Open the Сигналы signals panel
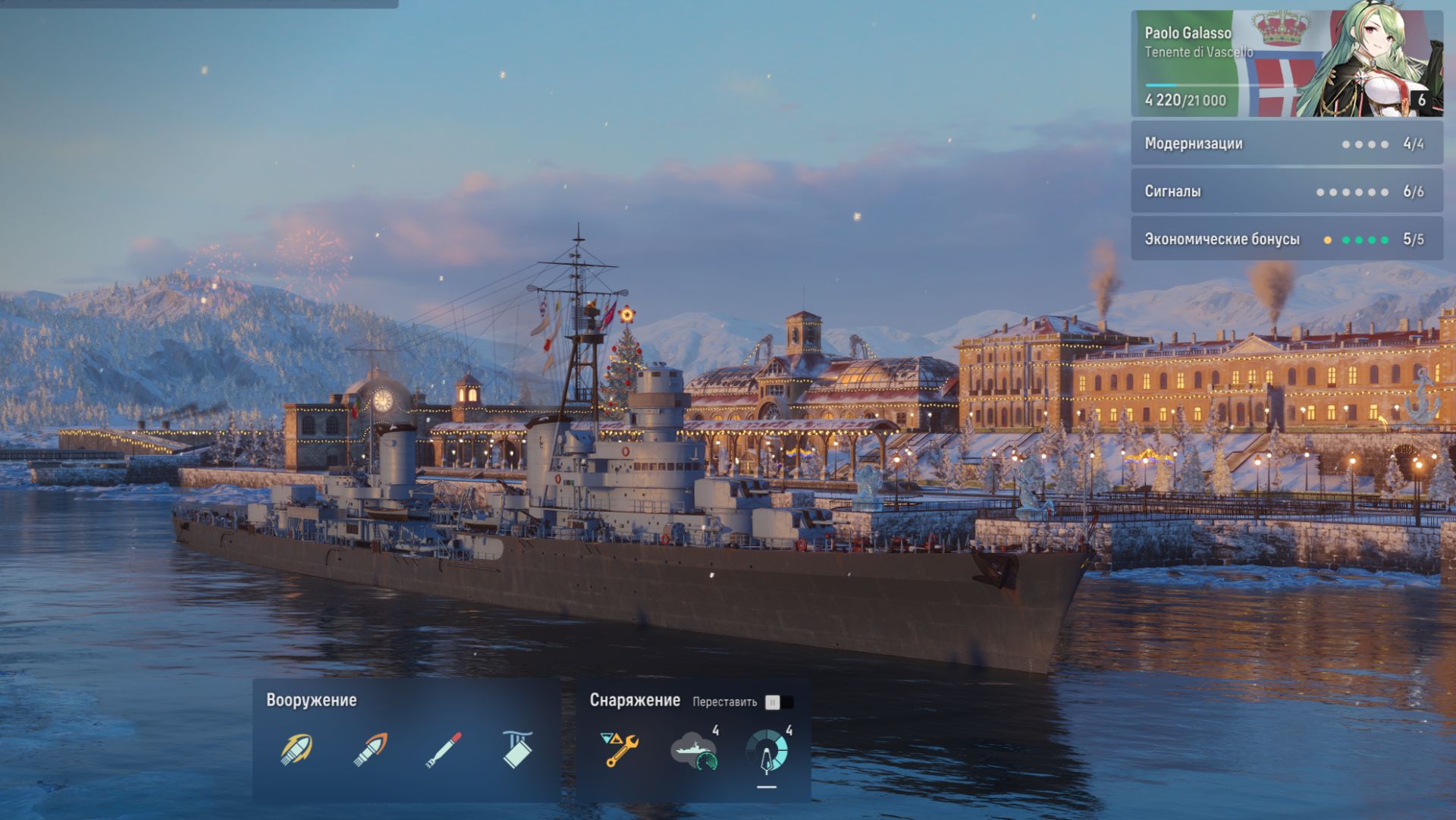 [x=1286, y=191]
